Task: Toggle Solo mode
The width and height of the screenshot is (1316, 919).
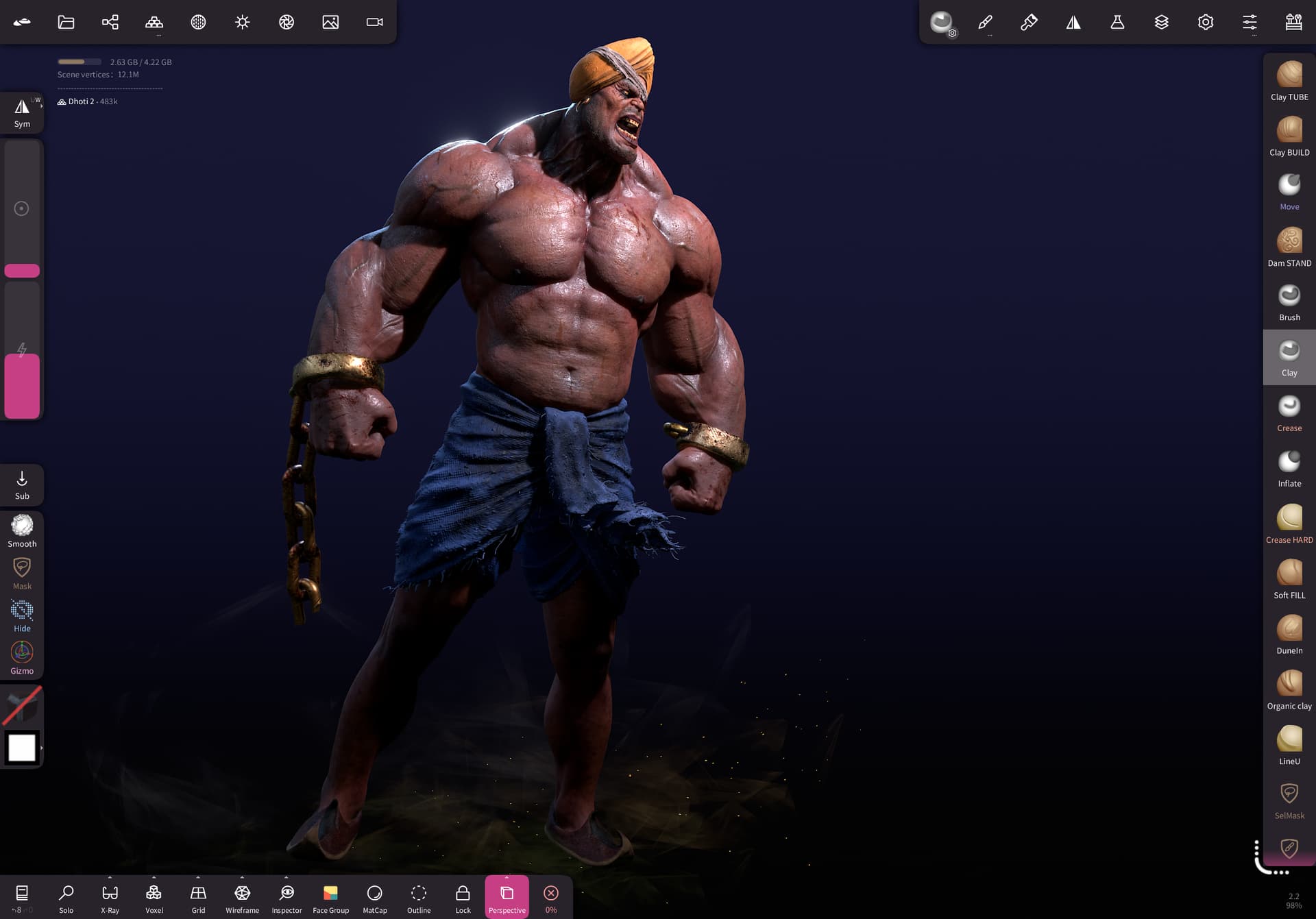Action: [66, 898]
